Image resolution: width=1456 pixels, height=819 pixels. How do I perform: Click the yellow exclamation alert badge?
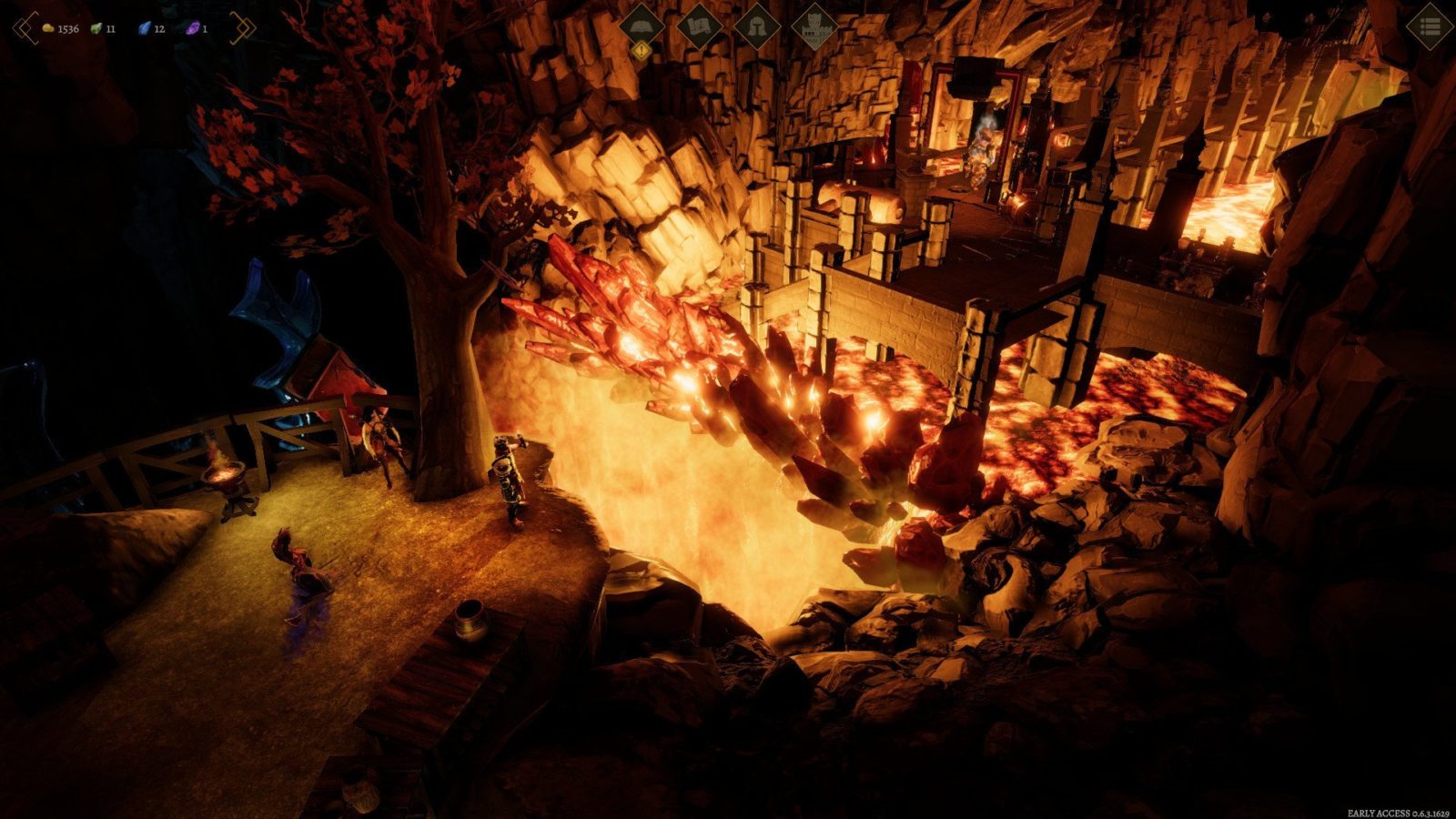(642, 52)
